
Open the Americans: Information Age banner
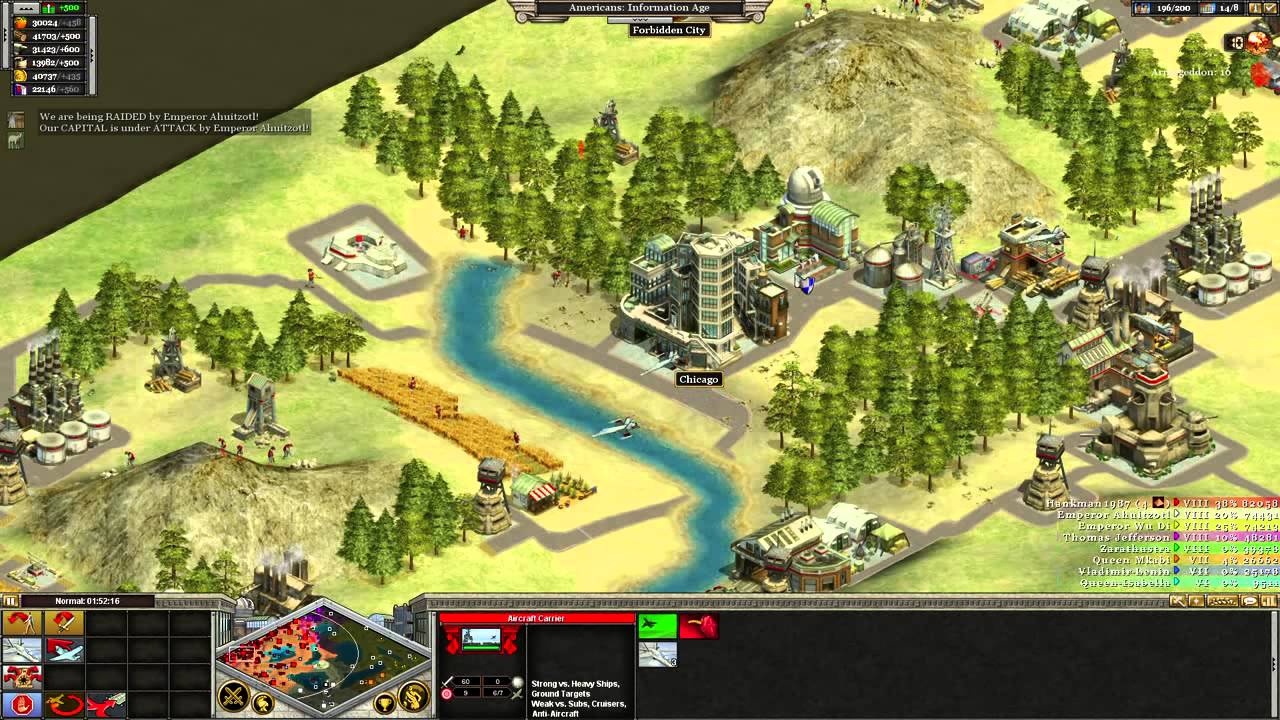point(640,9)
